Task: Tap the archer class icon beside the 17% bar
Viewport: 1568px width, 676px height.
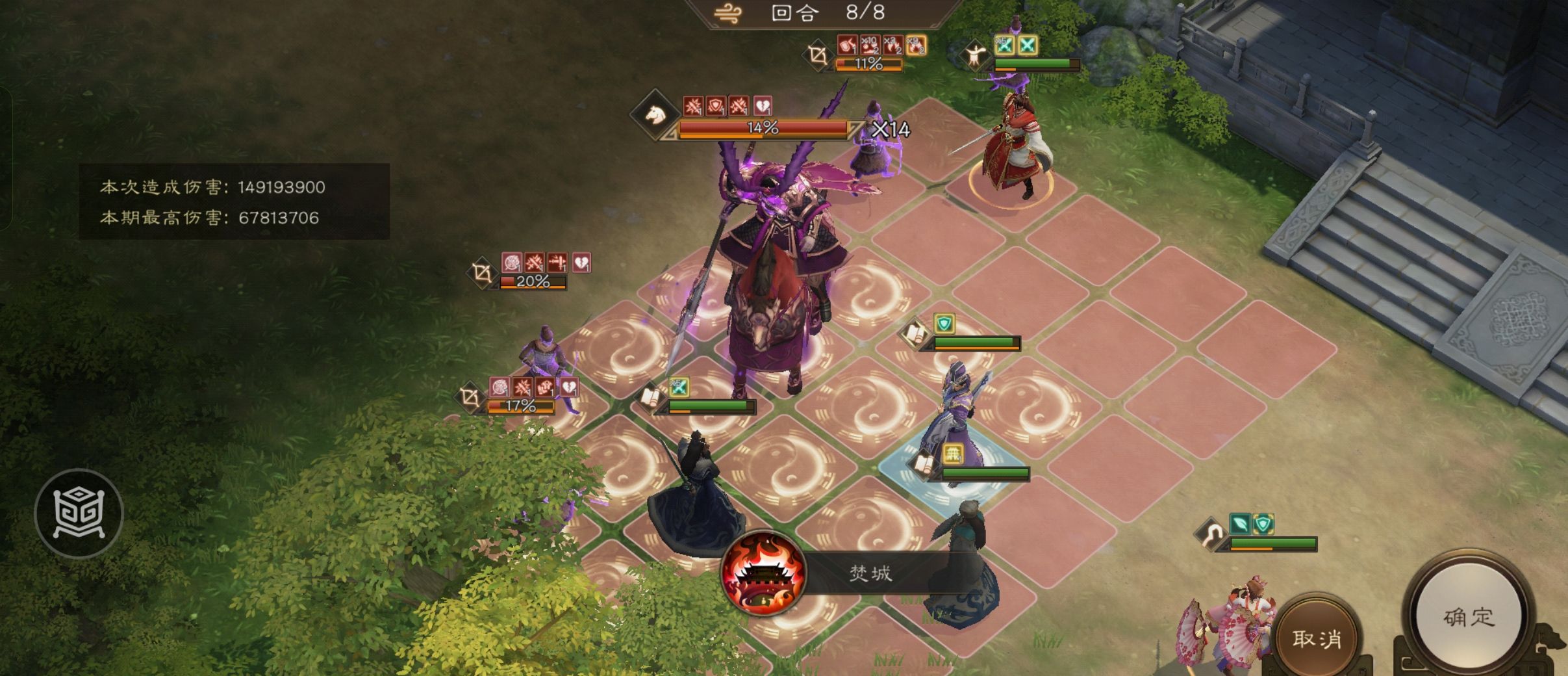Action: pos(470,397)
